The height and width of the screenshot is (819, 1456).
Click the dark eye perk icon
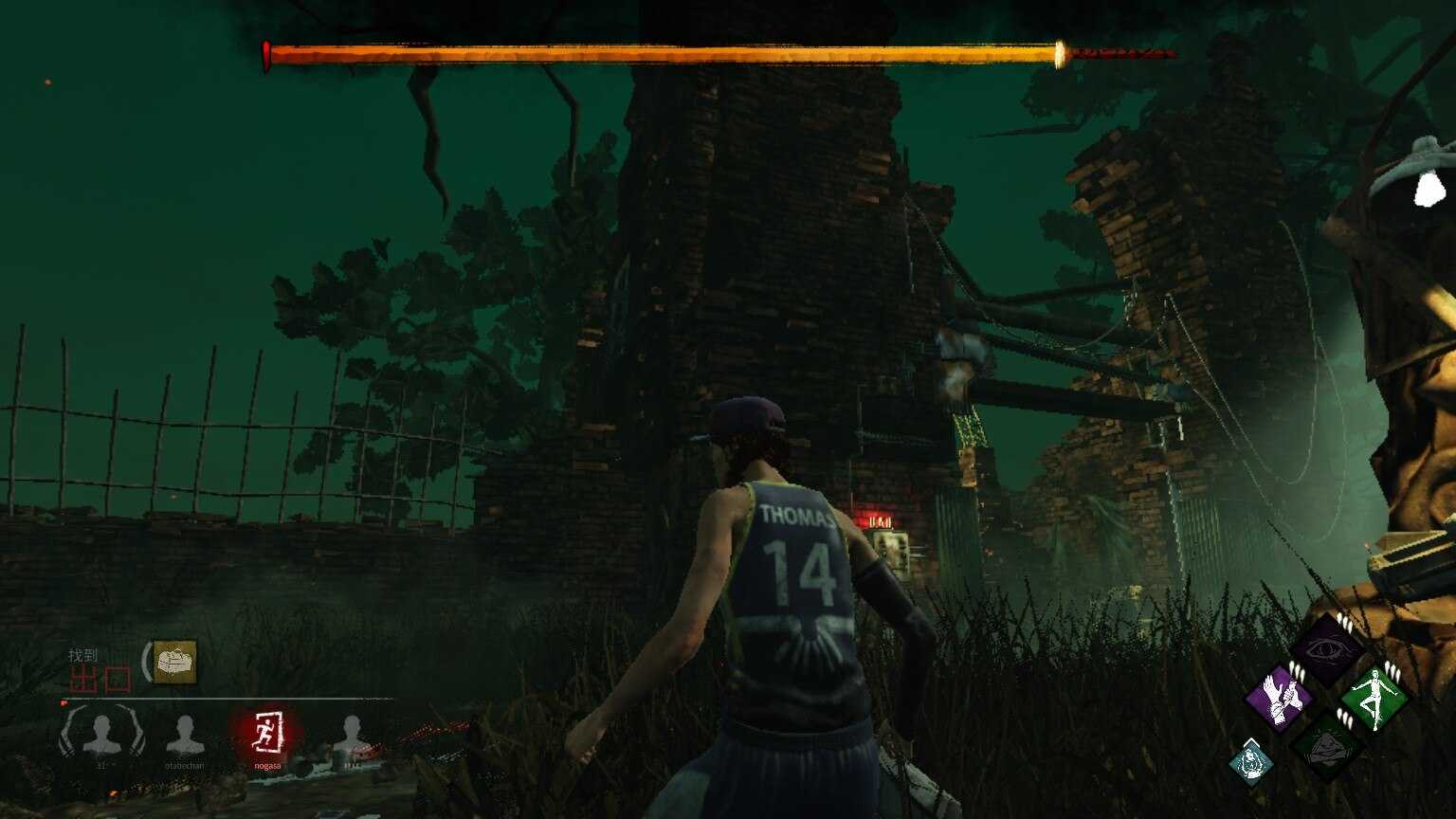pos(1326,649)
